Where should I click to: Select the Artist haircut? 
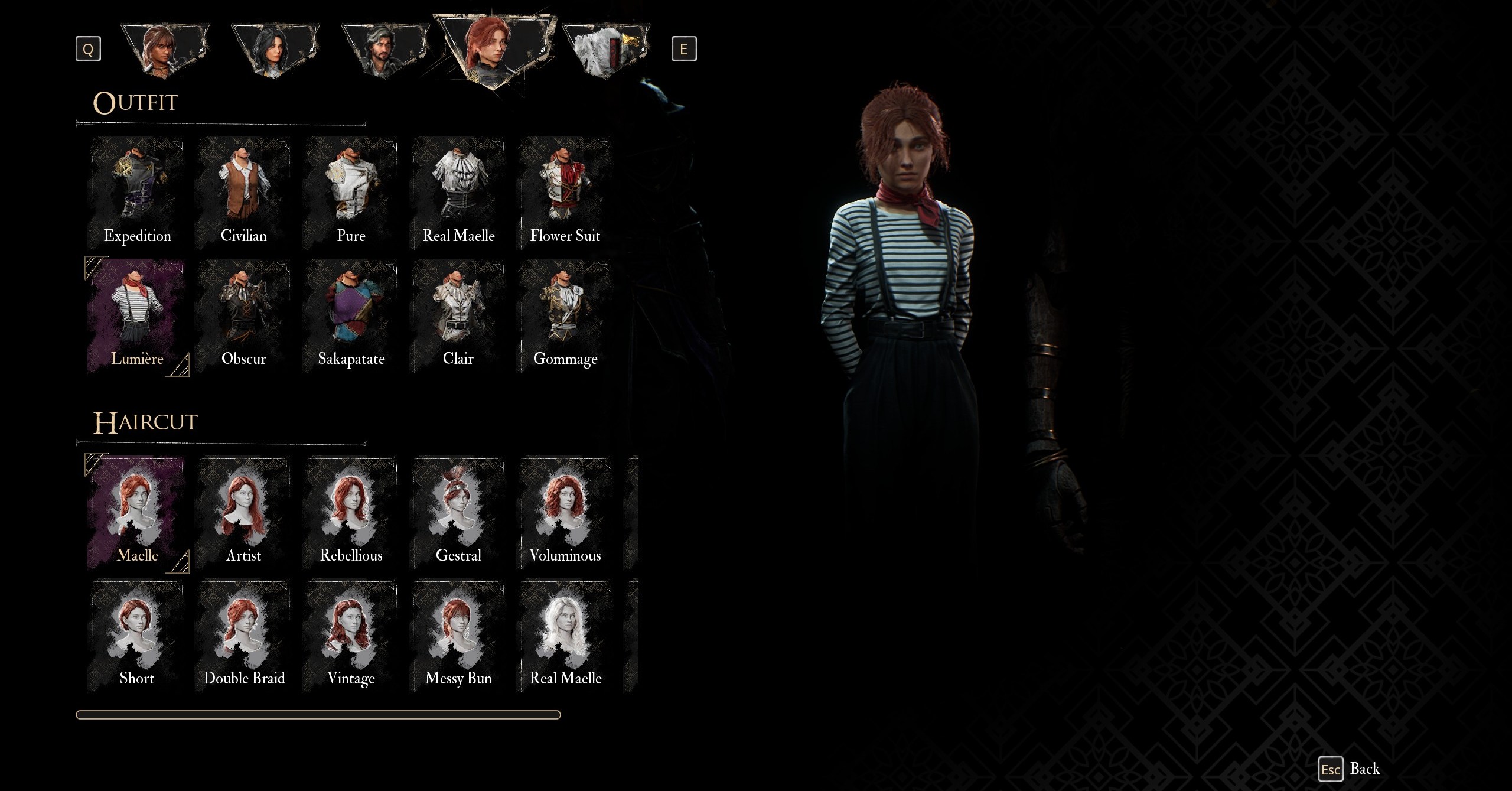(244, 513)
